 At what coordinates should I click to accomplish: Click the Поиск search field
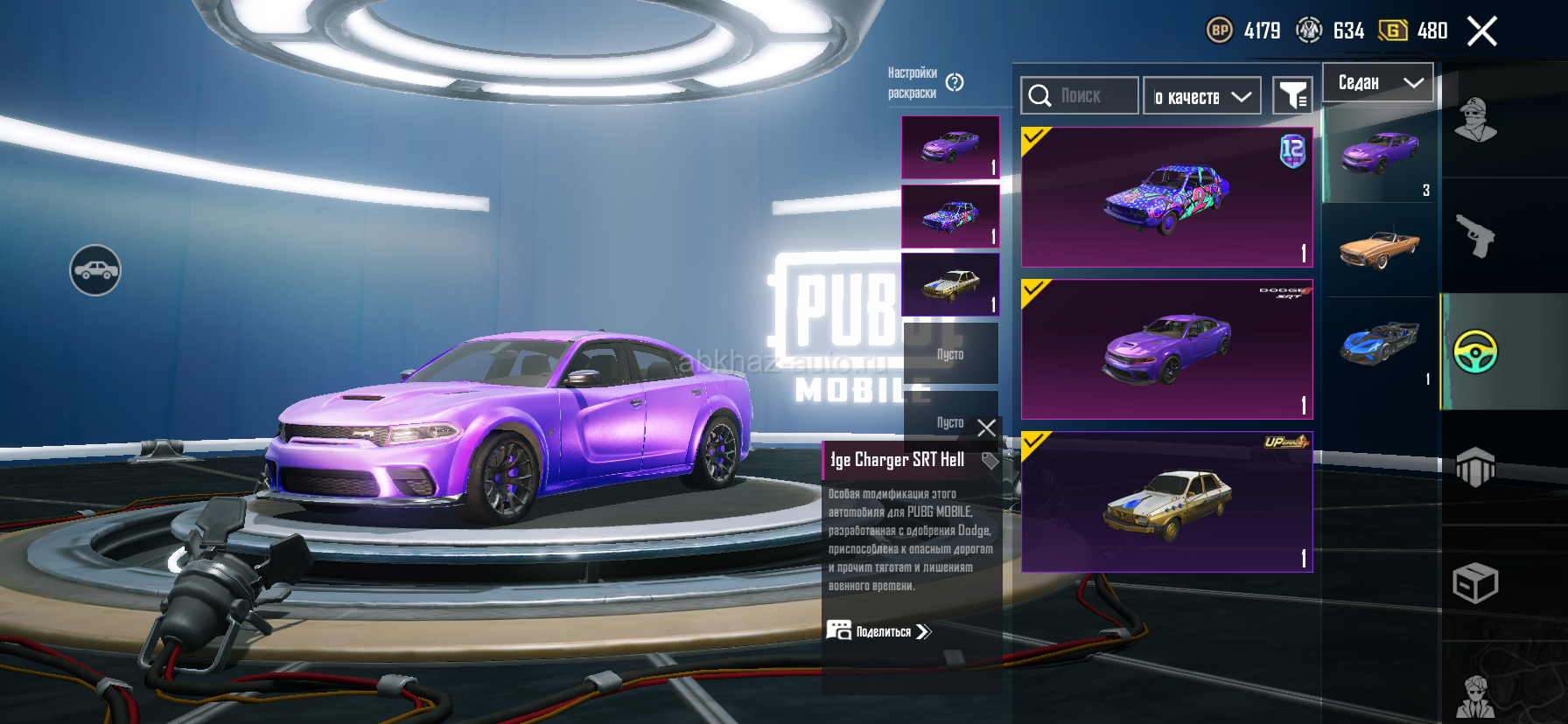(1080, 95)
